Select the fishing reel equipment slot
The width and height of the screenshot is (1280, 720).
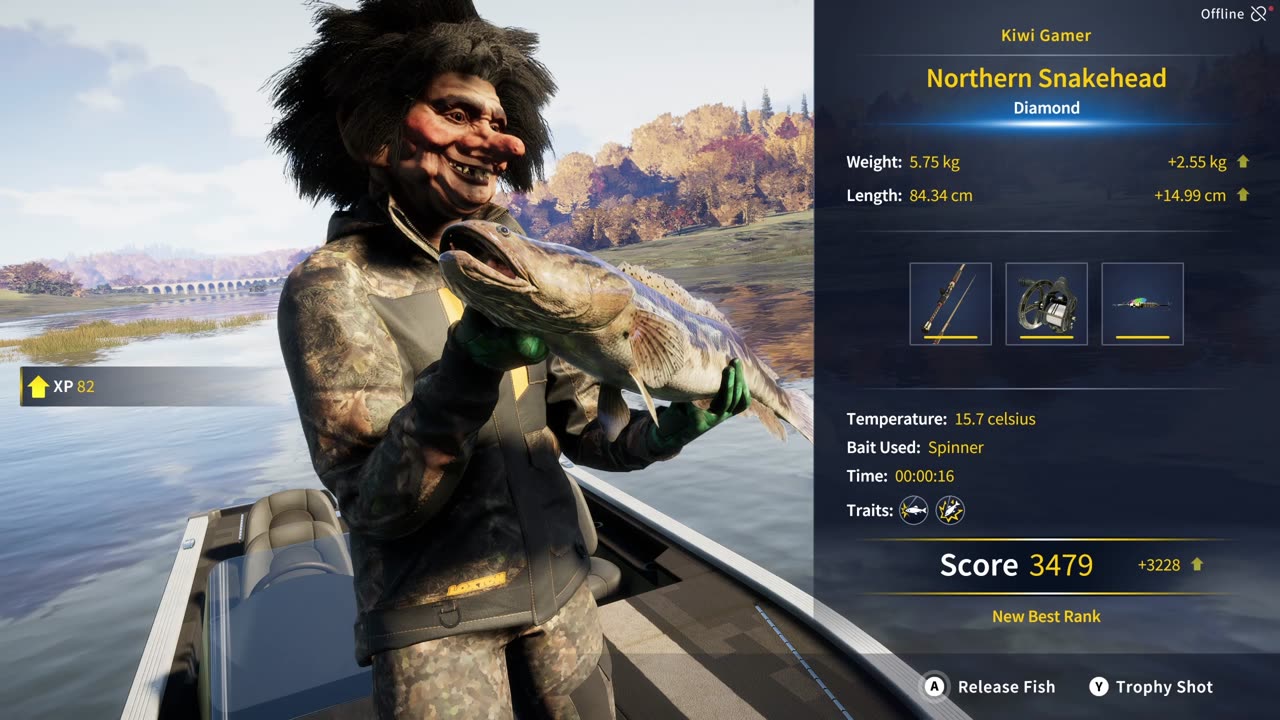click(x=1046, y=304)
